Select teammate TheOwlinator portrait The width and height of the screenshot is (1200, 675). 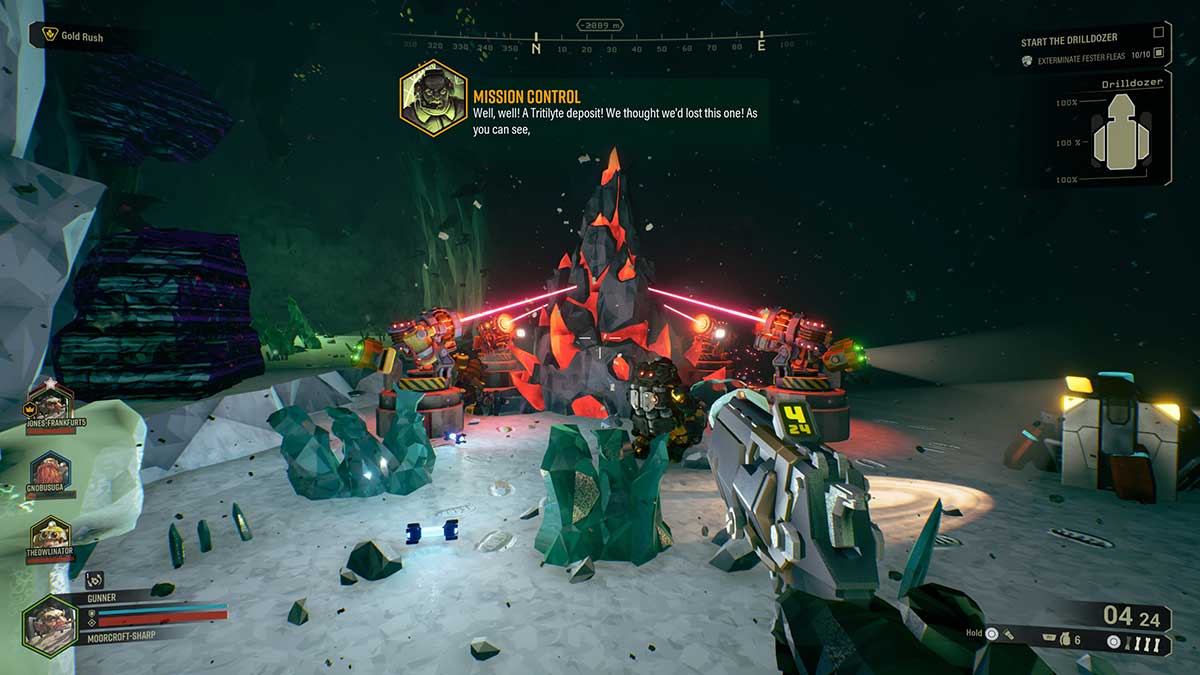[x=49, y=534]
